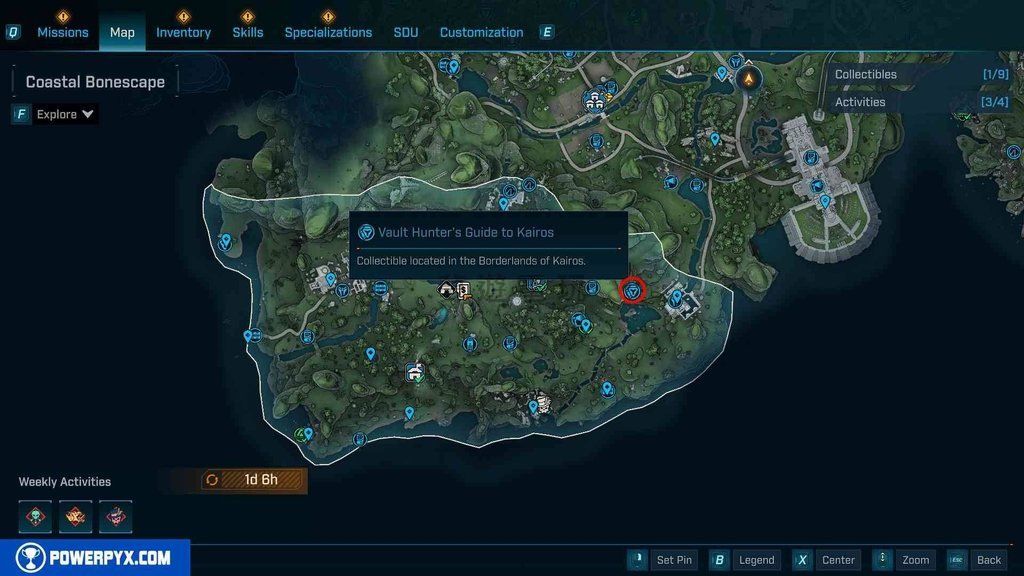1024x576 pixels.
Task: Select the green skull weekly activity icon
Action: (x=35, y=517)
